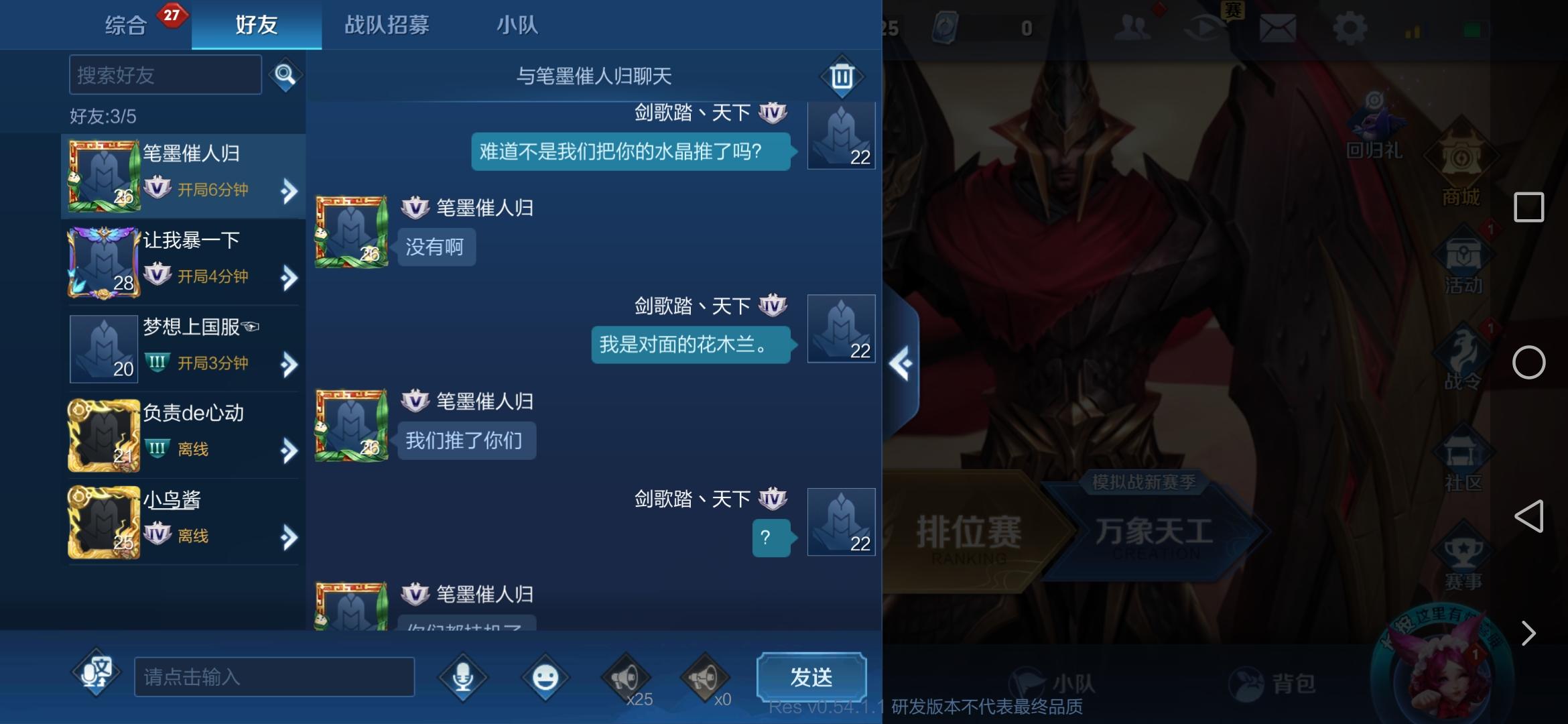
Task: Clear the chat with trash icon
Action: (842, 75)
